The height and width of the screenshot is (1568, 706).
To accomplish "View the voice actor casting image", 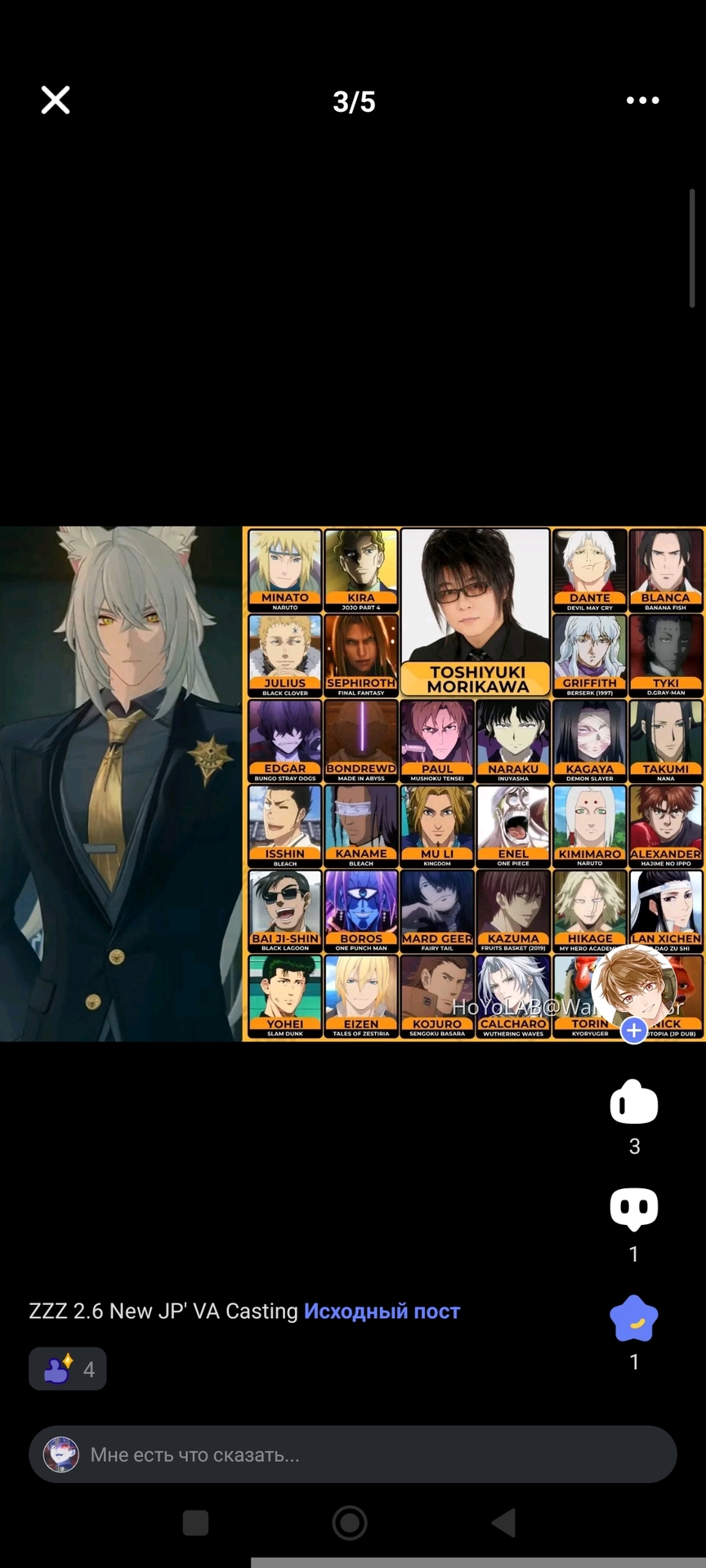I will pos(353,784).
